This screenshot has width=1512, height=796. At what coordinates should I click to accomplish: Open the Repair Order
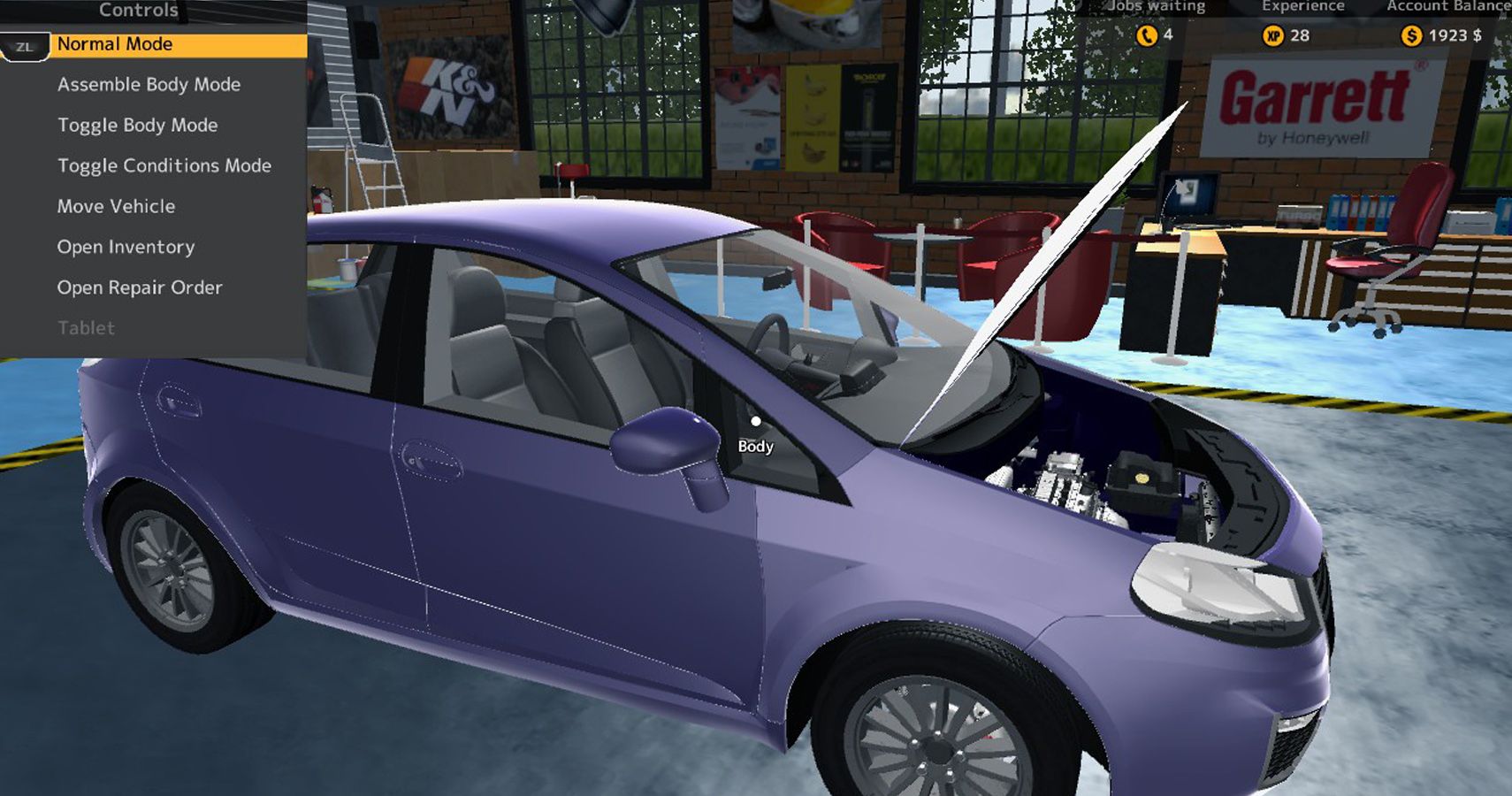(140, 287)
